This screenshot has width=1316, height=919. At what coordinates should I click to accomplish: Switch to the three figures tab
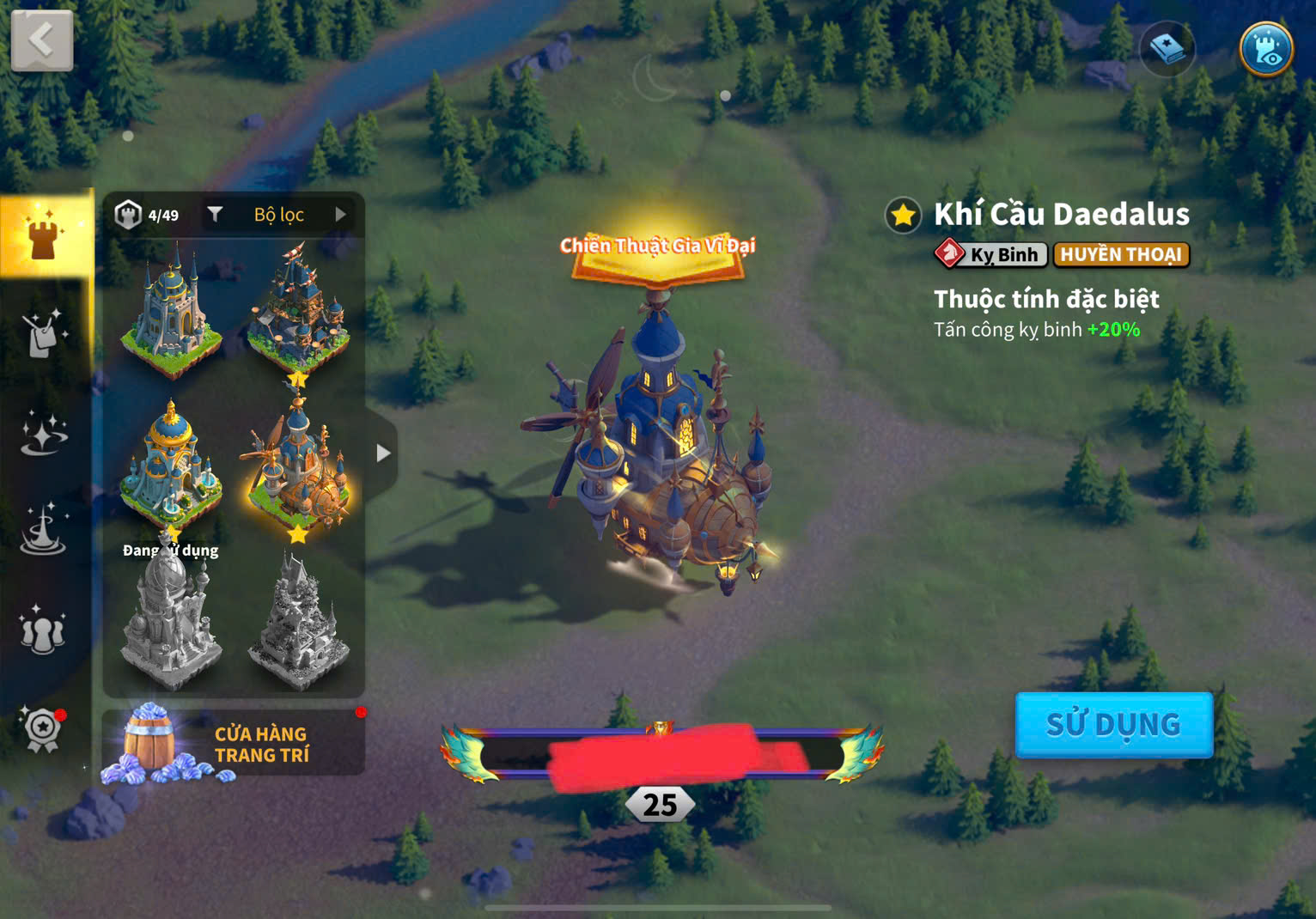pos(43,630)
